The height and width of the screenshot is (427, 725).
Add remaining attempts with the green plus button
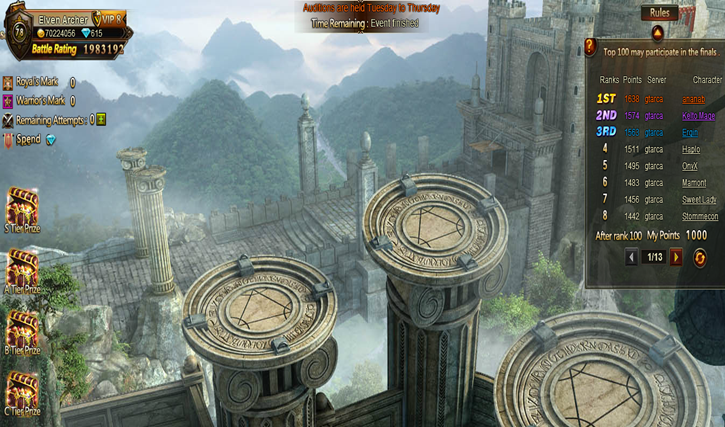pos(101,119)
